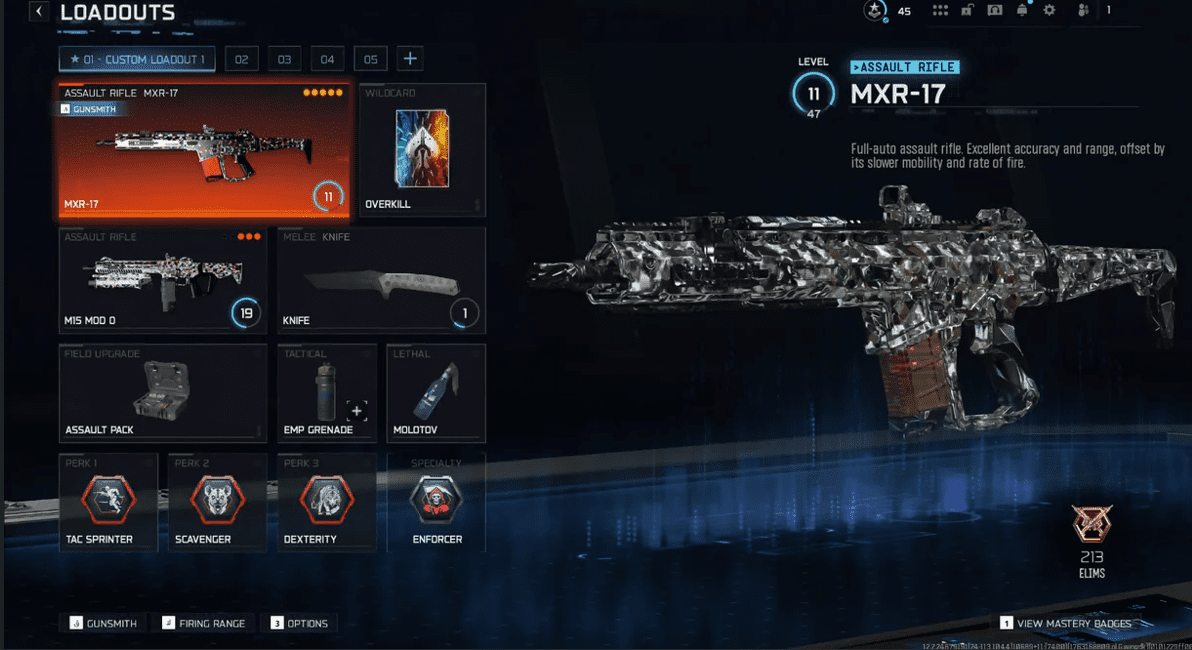
Task: Select the Tac Sprinter perk
Action: (x=108, y=502)
